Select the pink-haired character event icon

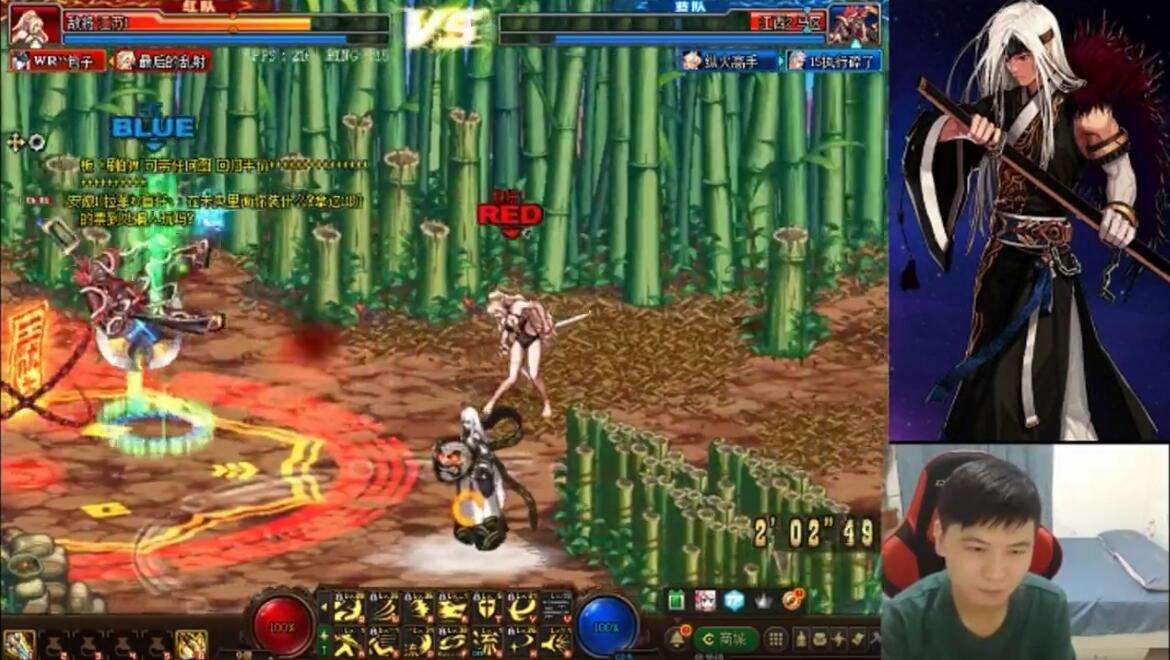[705, 600]
